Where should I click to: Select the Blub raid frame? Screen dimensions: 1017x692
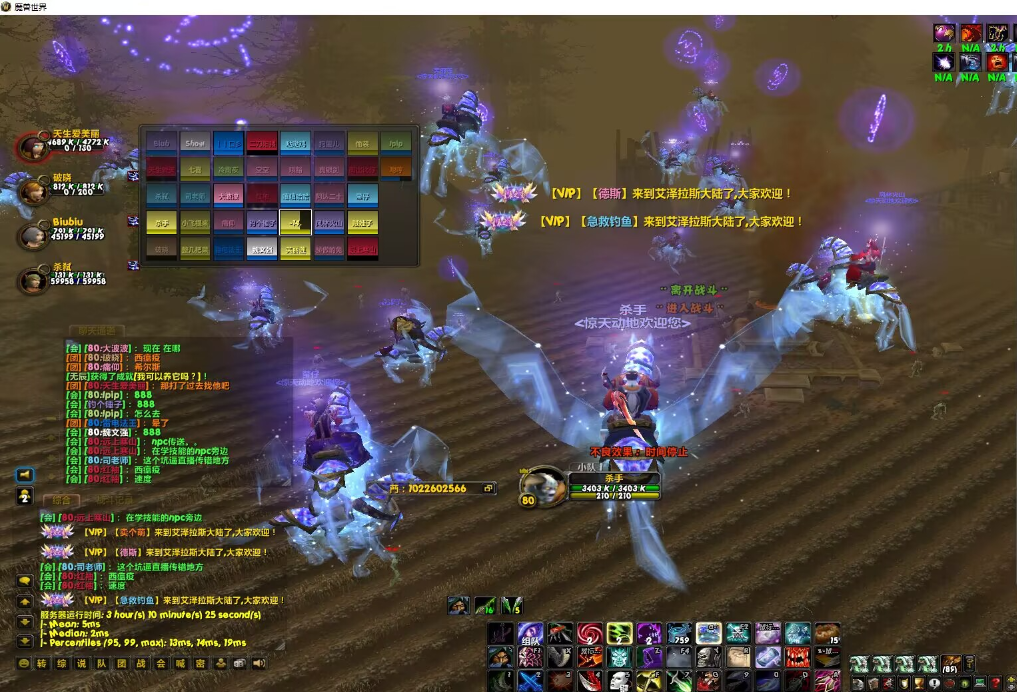click(162, 143)
